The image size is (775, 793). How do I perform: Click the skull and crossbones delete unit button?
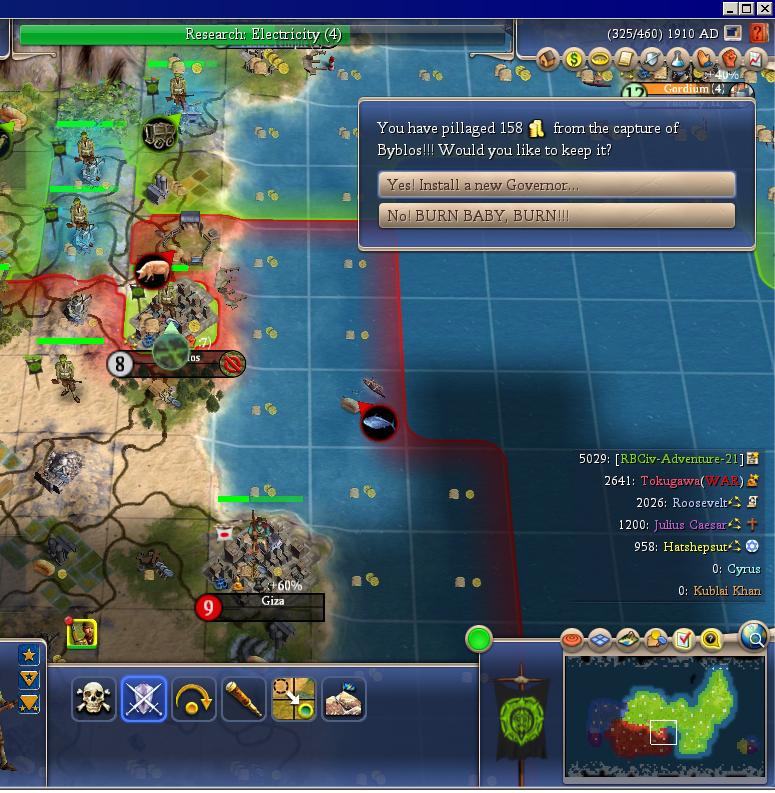click(x=94, y=699)
